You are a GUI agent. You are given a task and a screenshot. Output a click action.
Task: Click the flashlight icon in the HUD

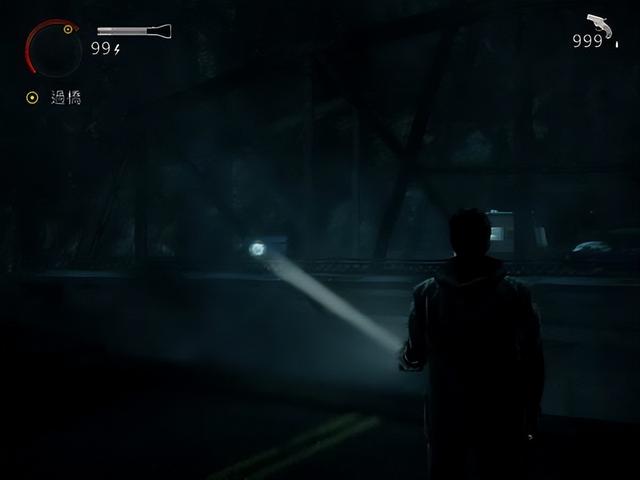point(132,32)
